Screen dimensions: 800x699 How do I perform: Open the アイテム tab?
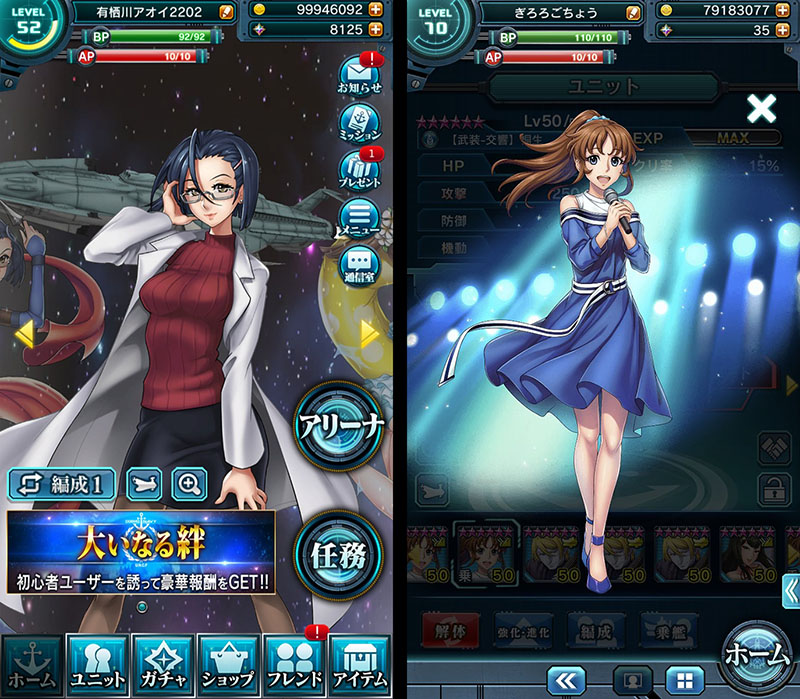point(358,664)
